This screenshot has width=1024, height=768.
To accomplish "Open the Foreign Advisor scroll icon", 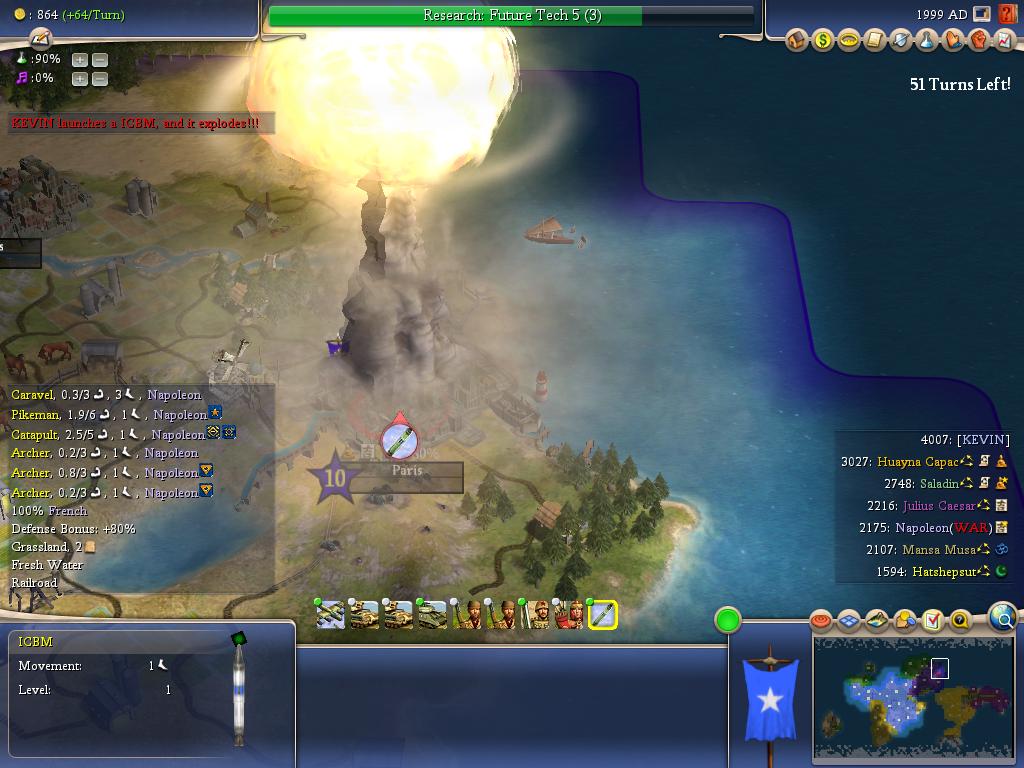I will pos(875,41).
